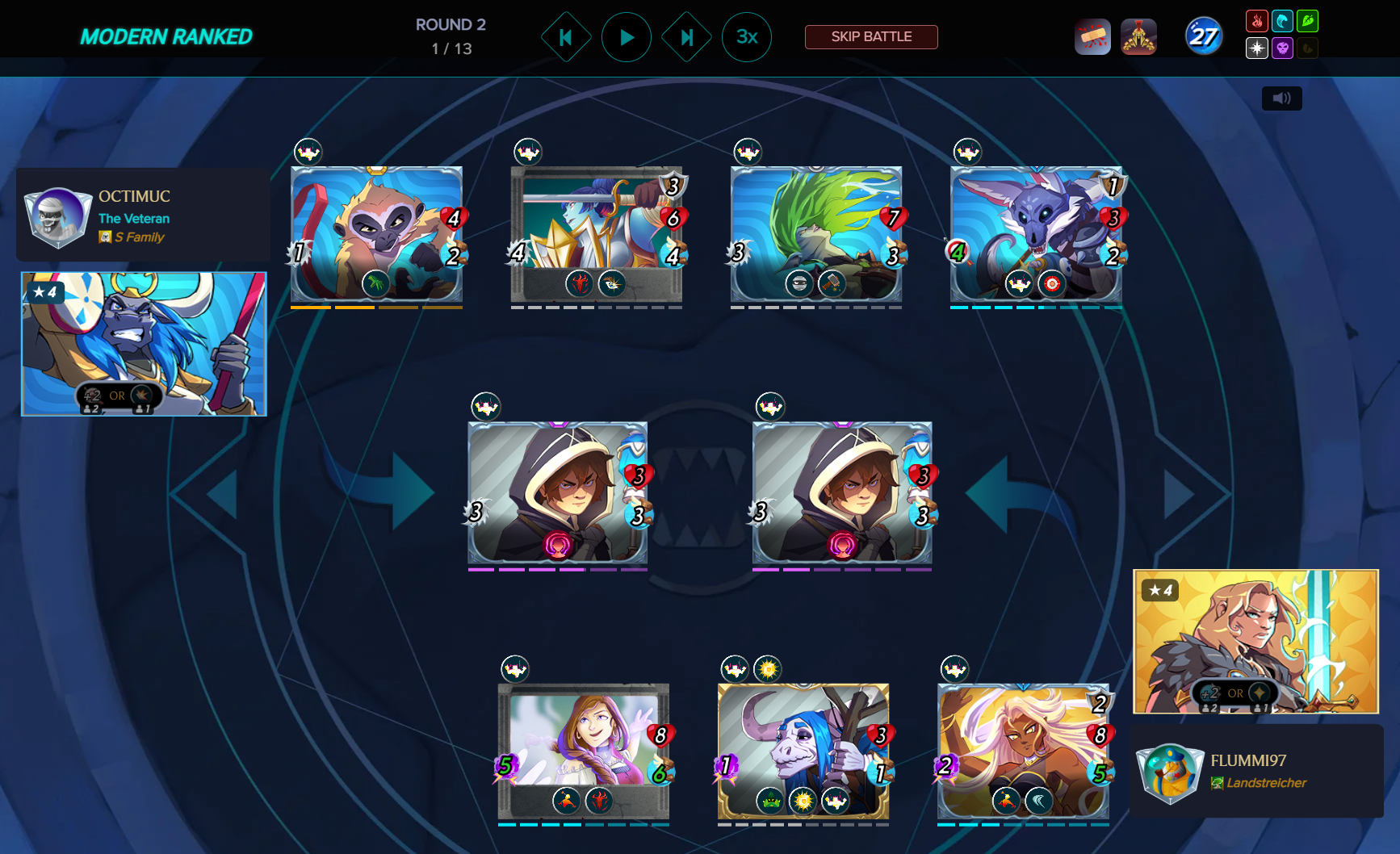Image resolution: width=1400 pixels, height=854 pixels.
Task: Select the purple-haired healer woman card
Action: (583, 751)
